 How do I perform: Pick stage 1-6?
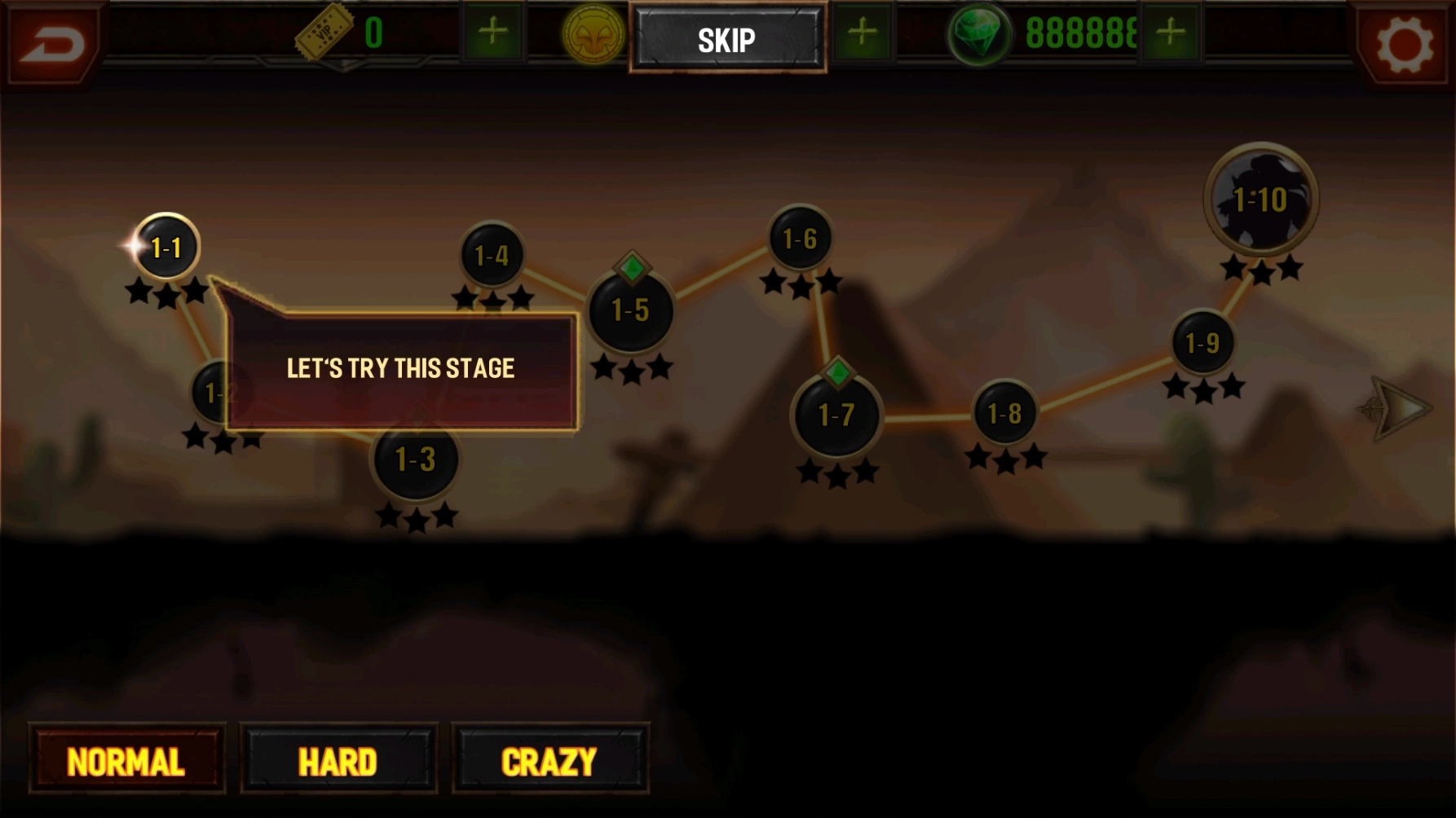(x=800, y=239)
